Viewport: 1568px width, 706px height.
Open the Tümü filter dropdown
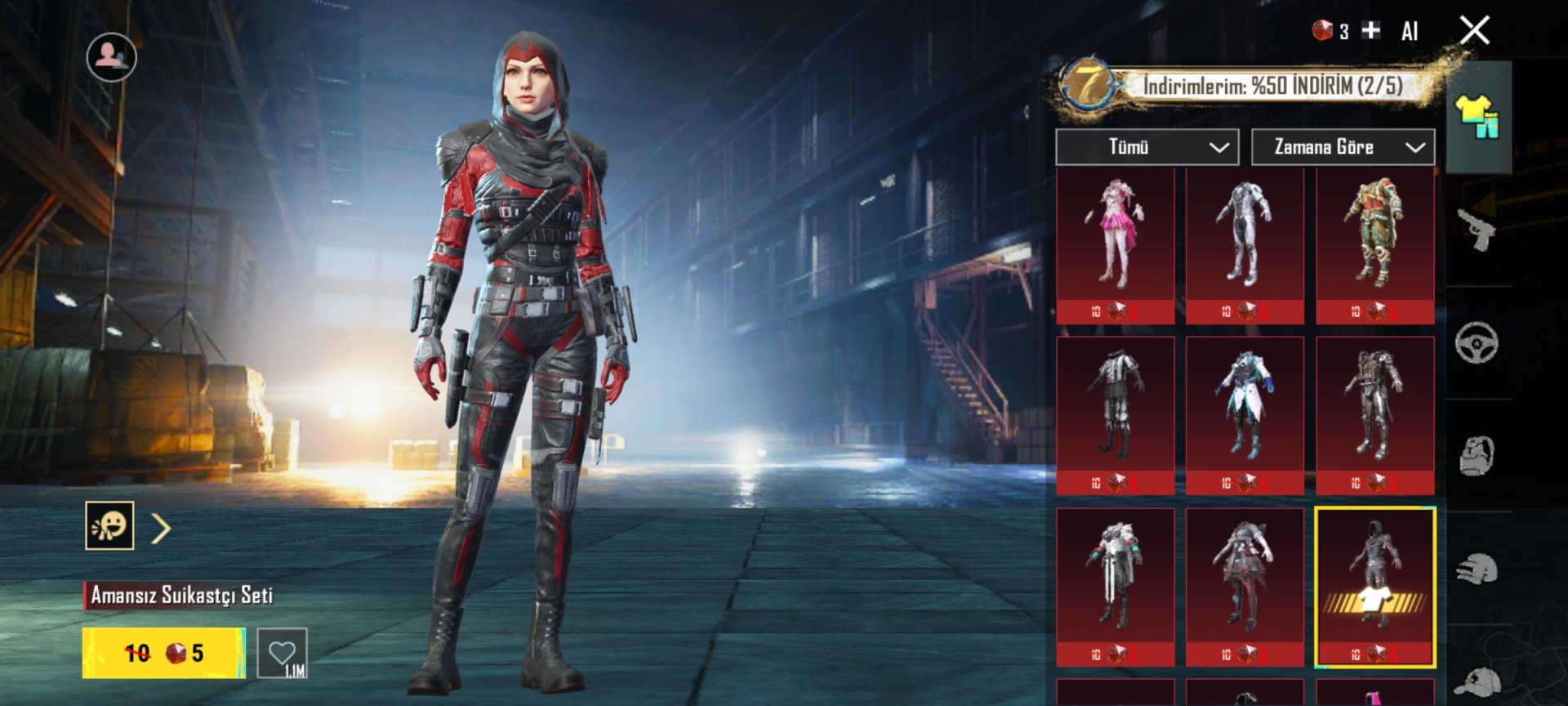point(1147,147)
